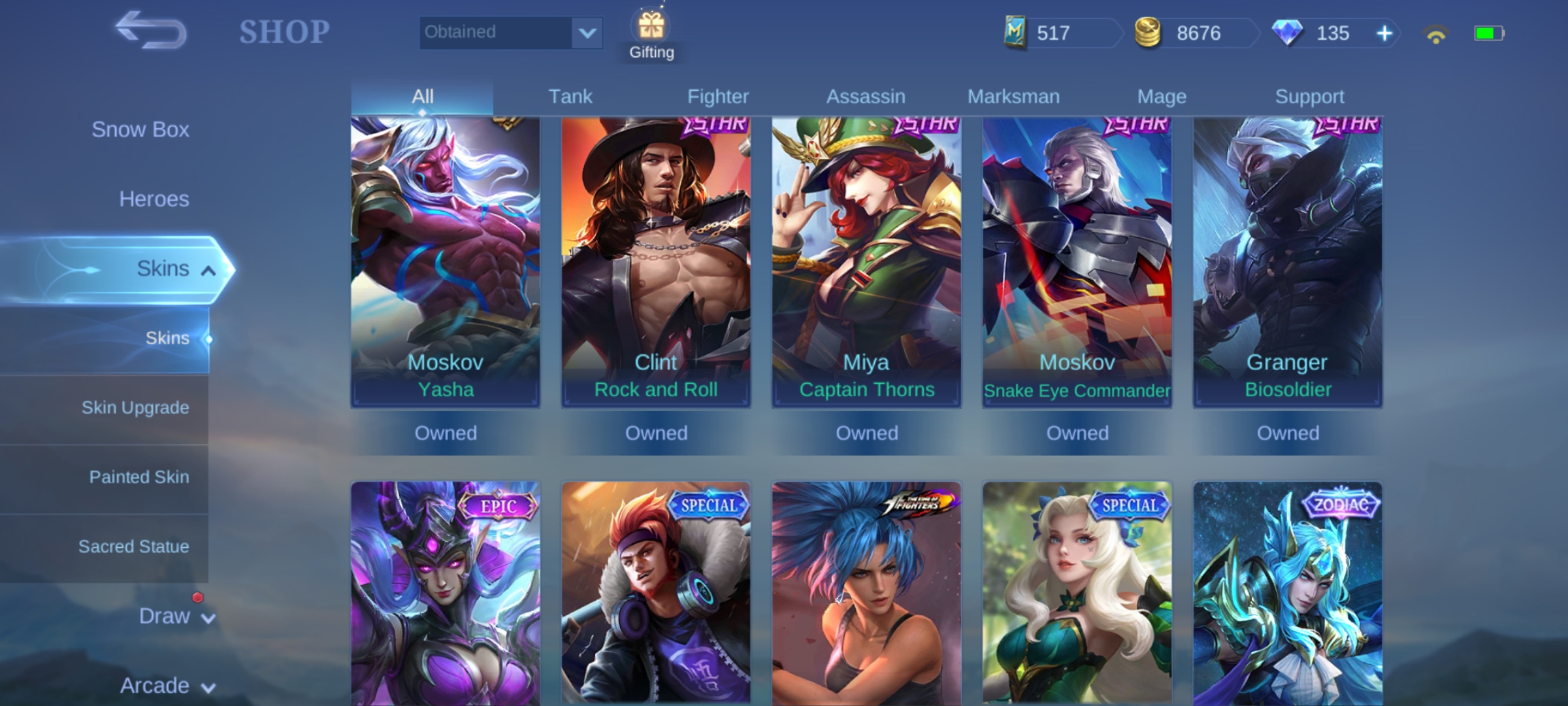Open Sacred Statue section
Screen dimensions: 1568x706
click(133, 546)
